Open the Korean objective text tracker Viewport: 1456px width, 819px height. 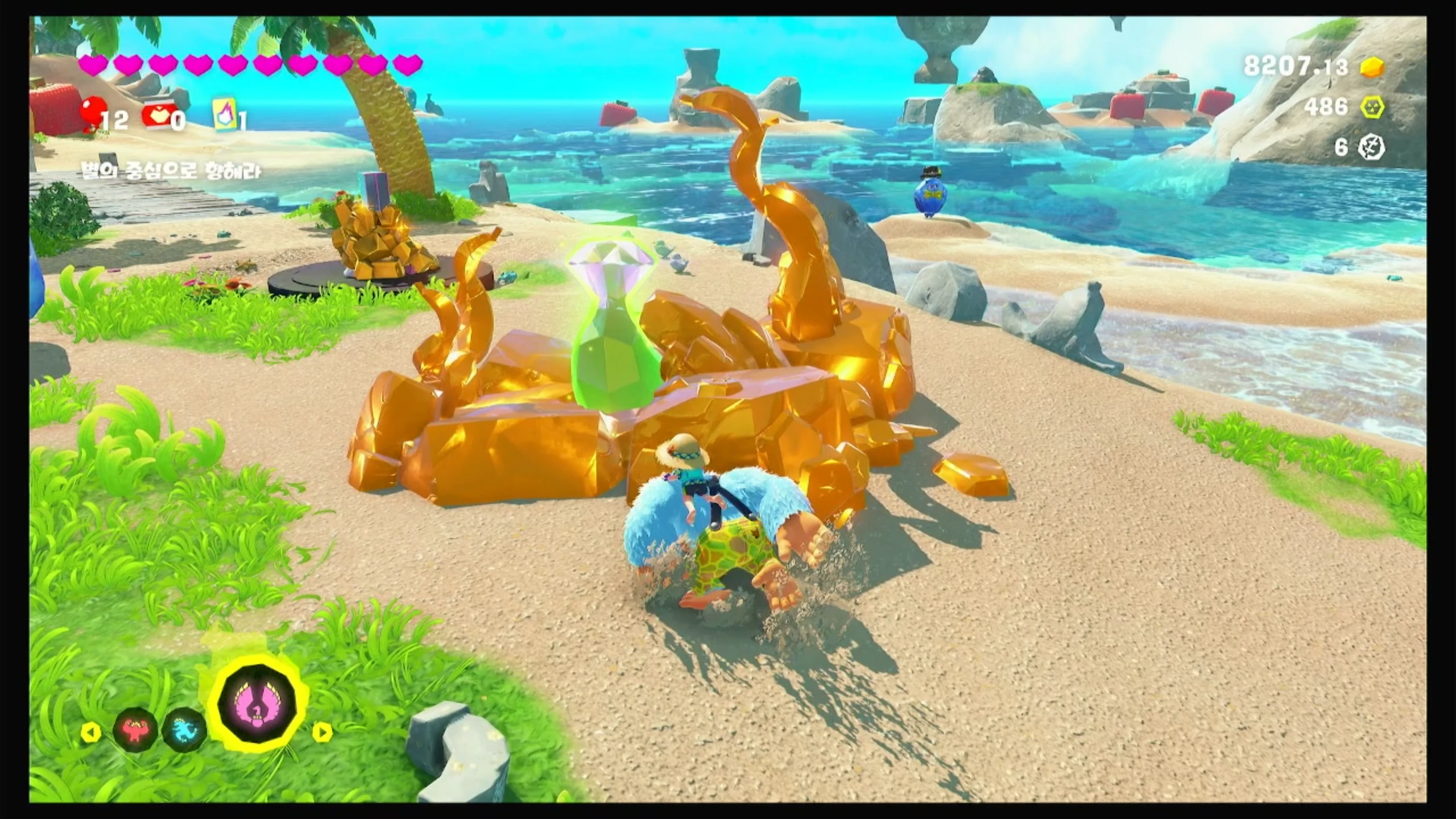(171, 171)
